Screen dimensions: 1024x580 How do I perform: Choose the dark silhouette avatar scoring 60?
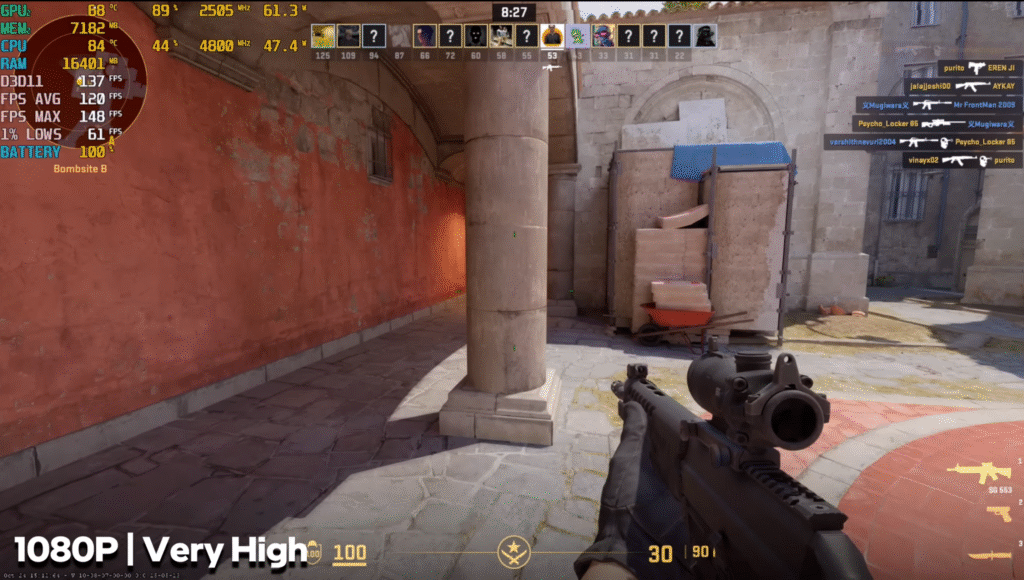click(475, 37)
